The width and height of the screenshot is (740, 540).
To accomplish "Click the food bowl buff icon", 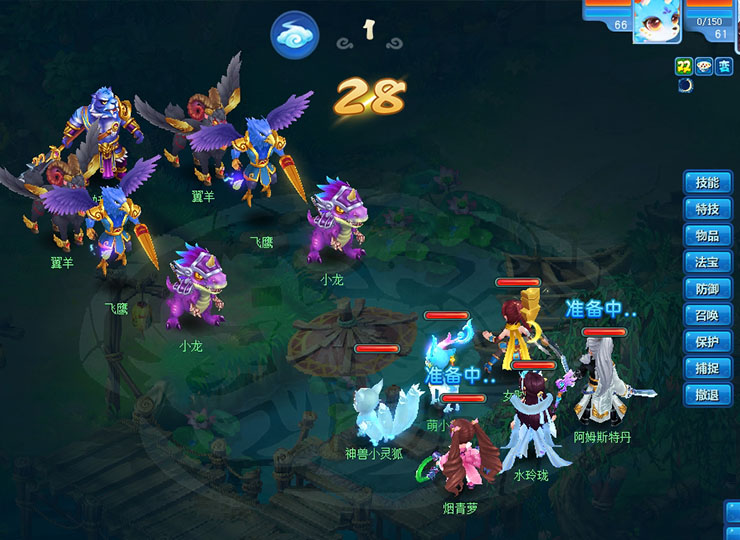I will point(704,65).
